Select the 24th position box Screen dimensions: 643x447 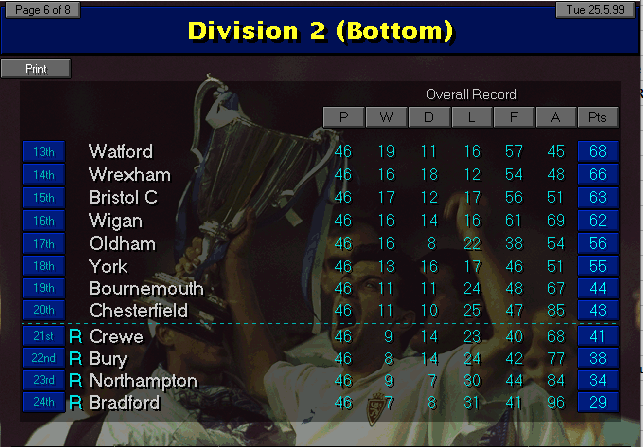43,403
